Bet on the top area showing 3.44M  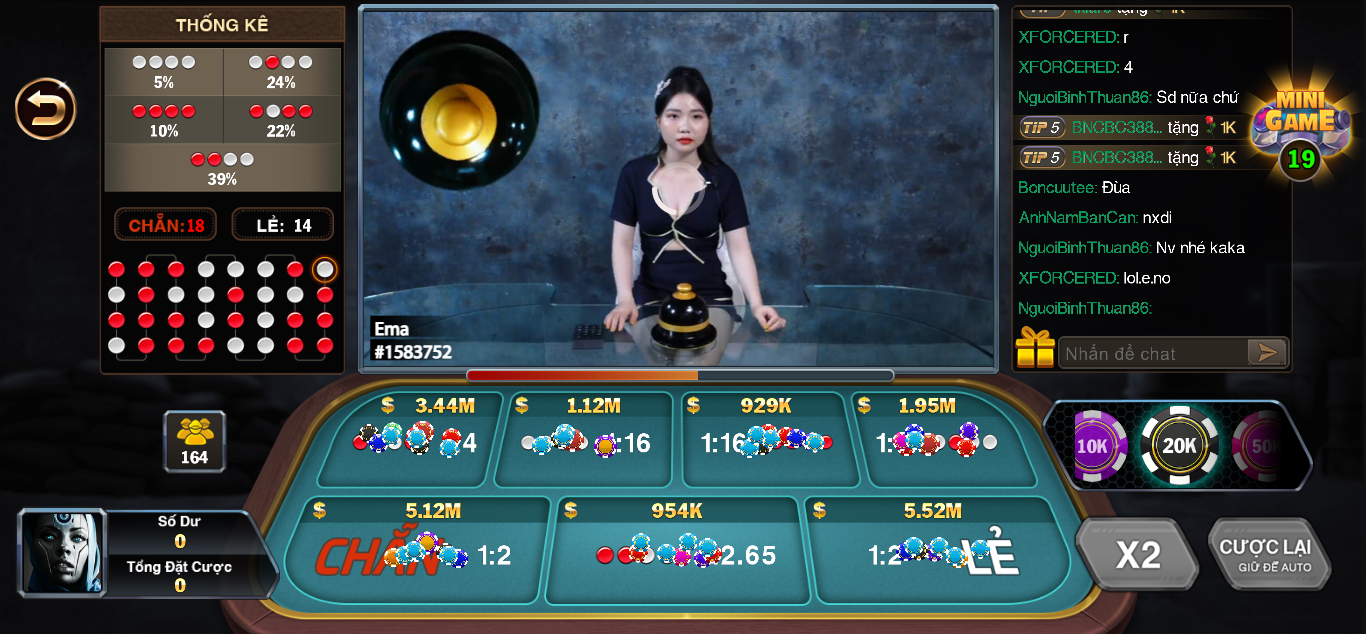pyautogui.click(x=416, y=440)
